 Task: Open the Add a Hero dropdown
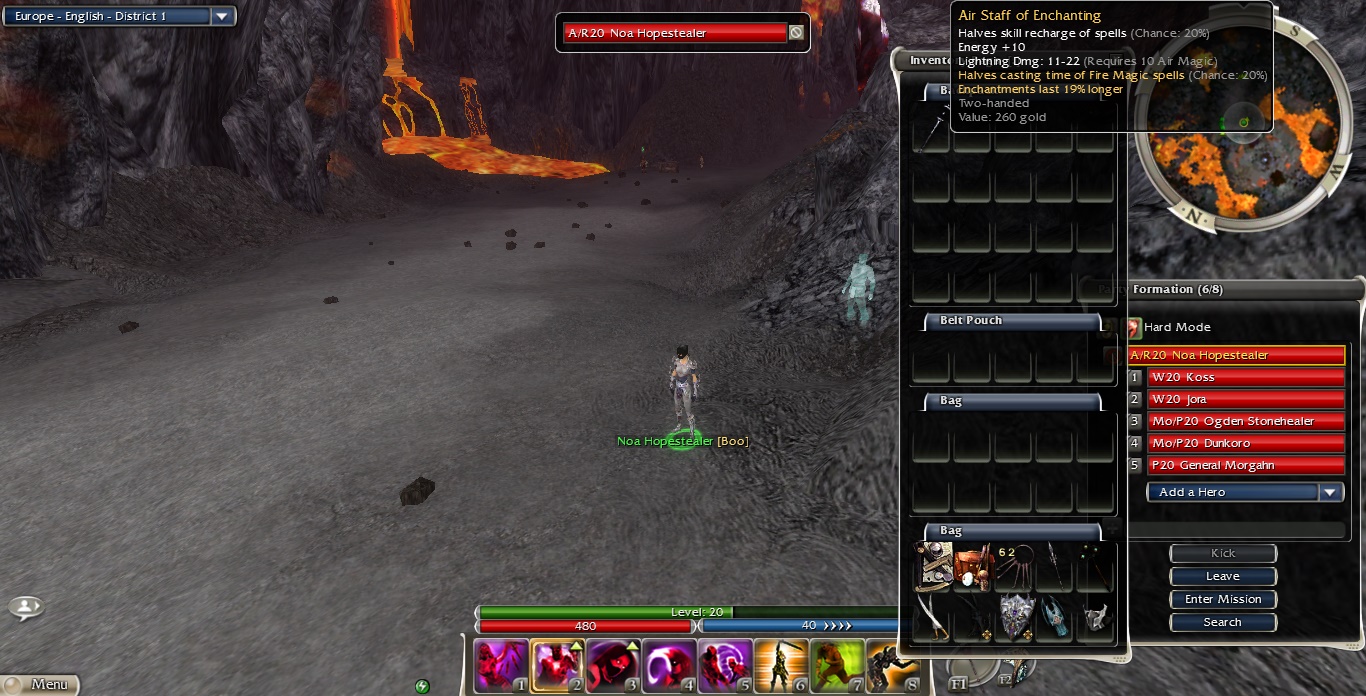click(1330, 492)
